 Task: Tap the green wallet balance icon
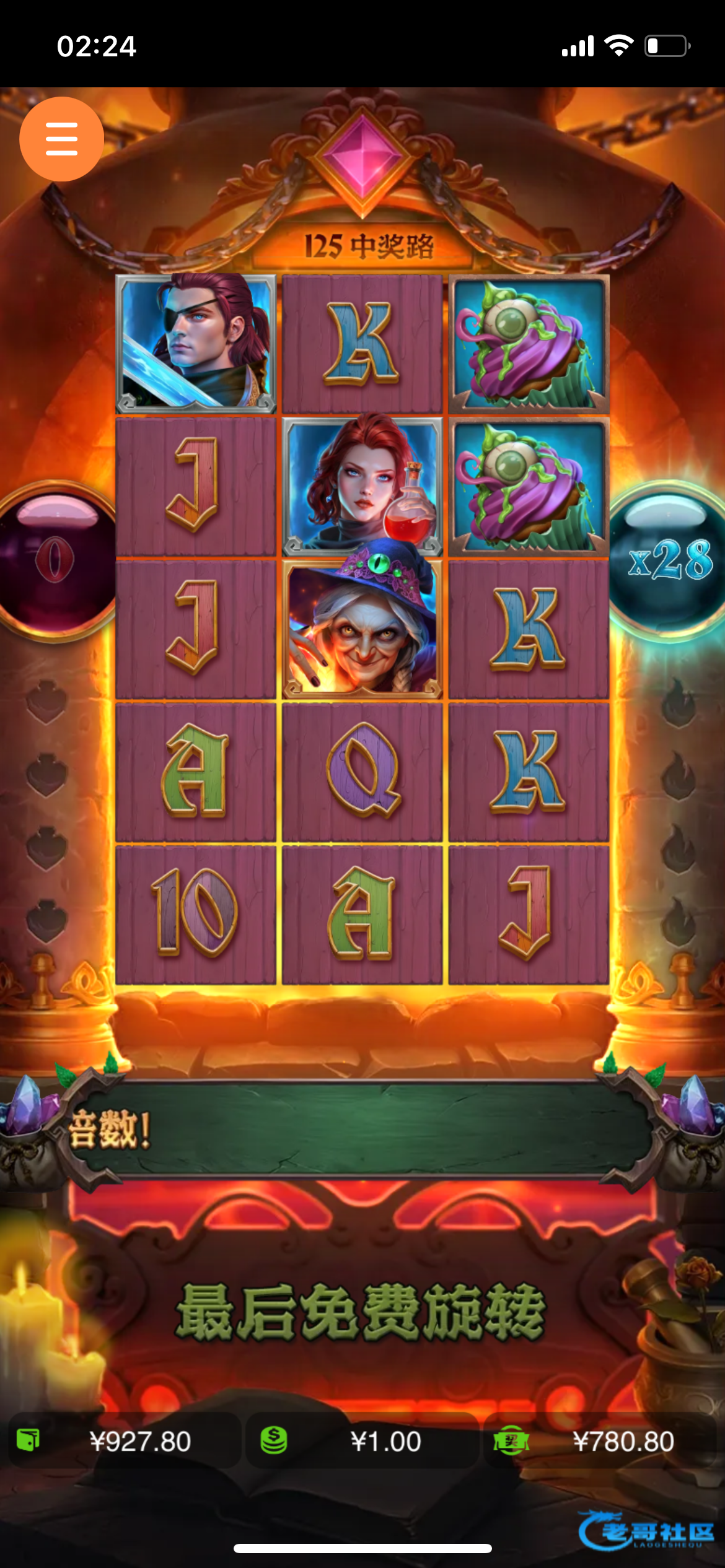point(28,1439)
